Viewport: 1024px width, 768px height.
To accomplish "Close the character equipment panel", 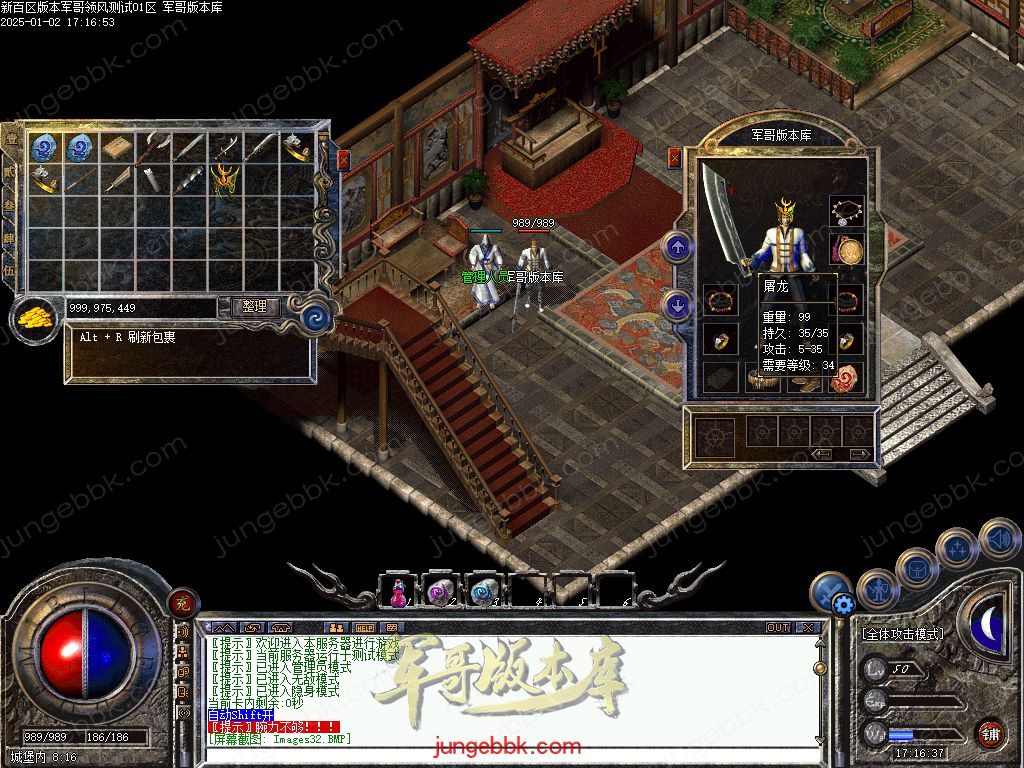I will click(x=675, y=157).
